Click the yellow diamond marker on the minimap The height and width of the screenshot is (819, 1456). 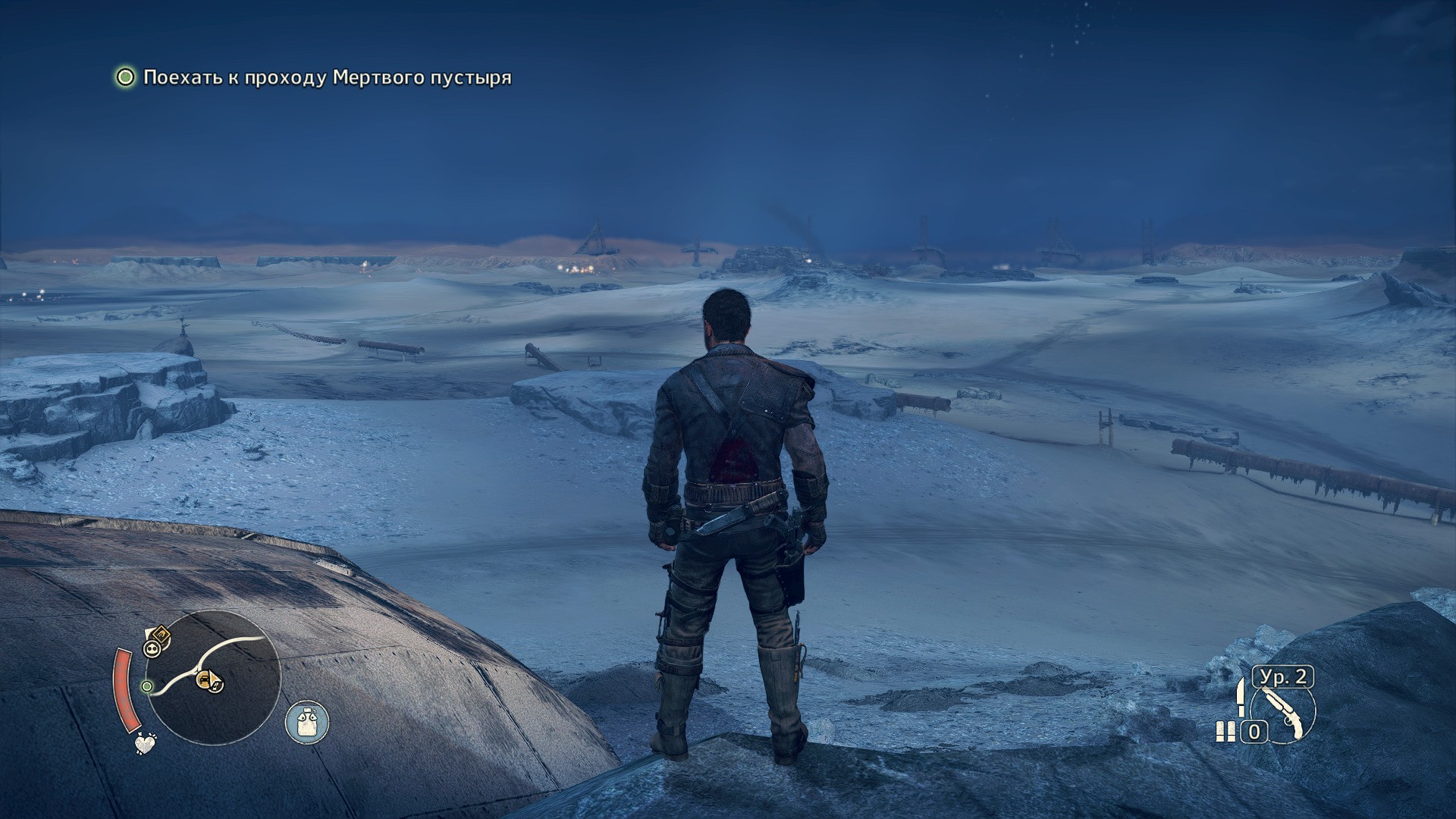pos(160,633)
